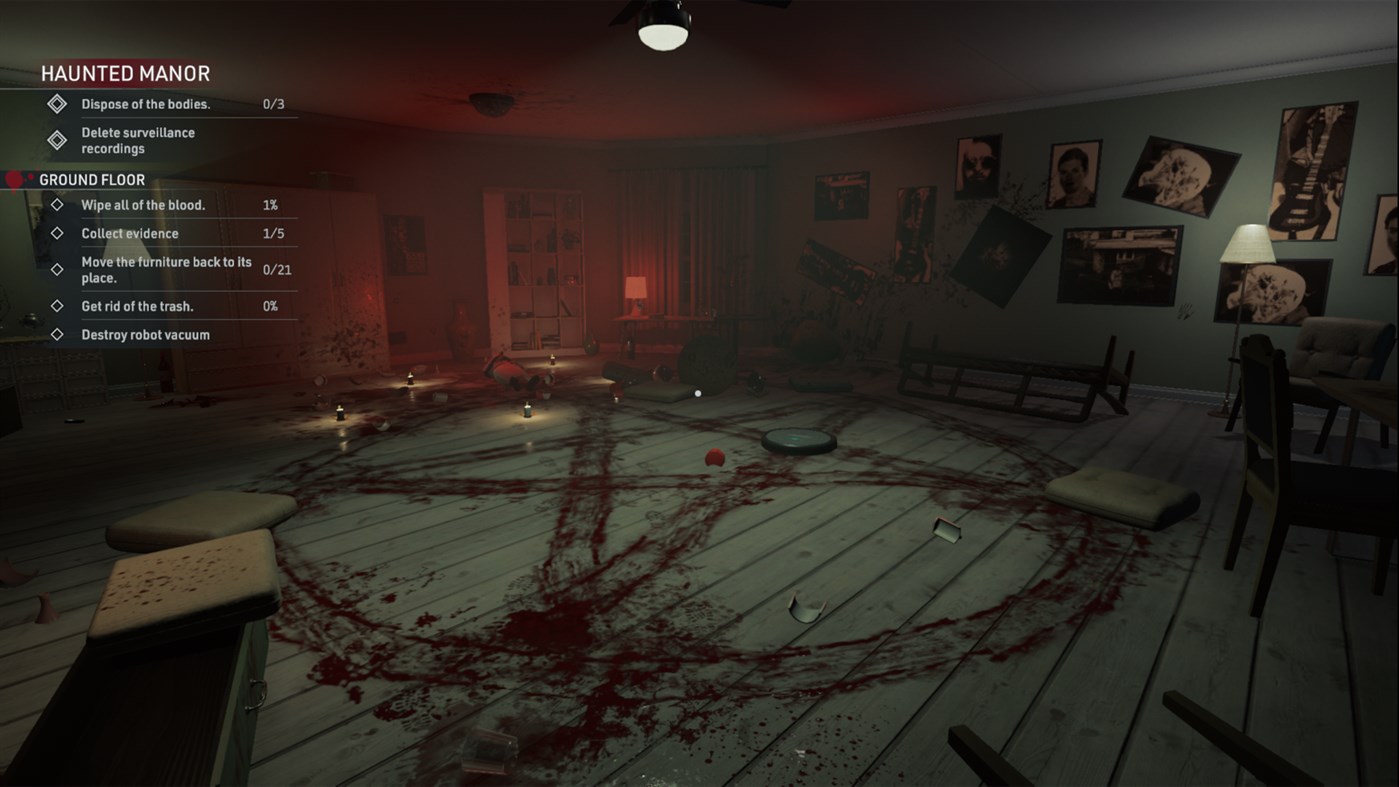Select the 'Move the furniture back' objective label
Image resolution: width=1399 pixels, height=787 pixels.
(x=165, y=268)
